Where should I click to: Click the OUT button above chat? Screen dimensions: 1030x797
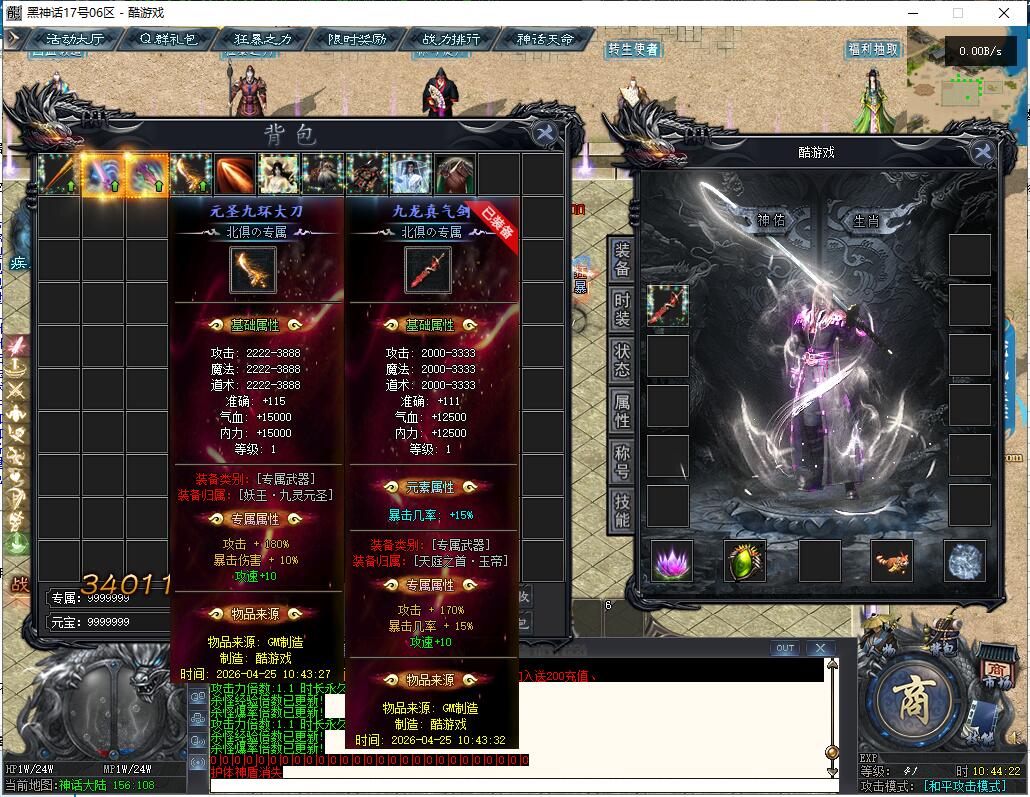coord(785,648)
